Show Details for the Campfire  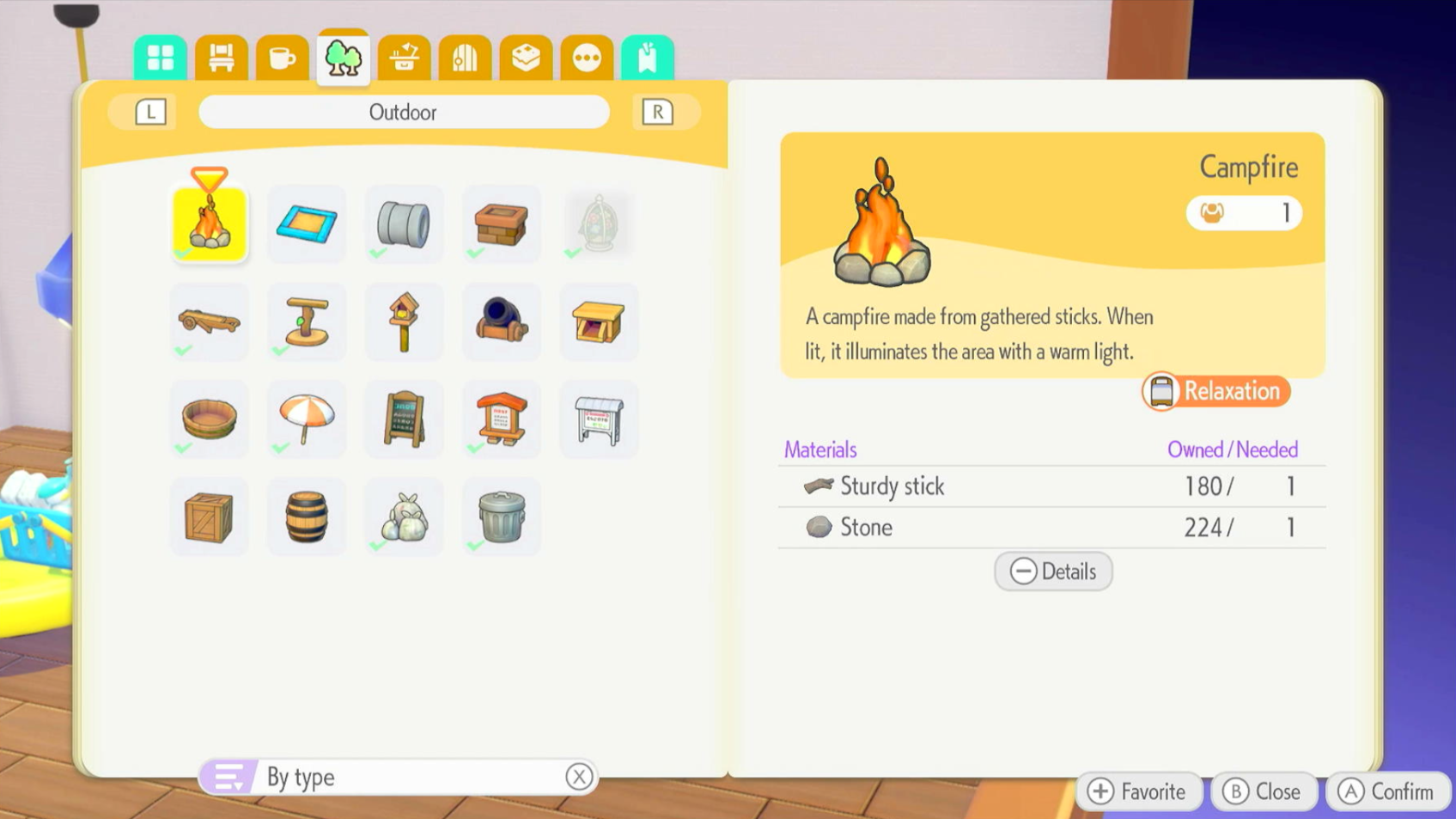point(1053,571)
